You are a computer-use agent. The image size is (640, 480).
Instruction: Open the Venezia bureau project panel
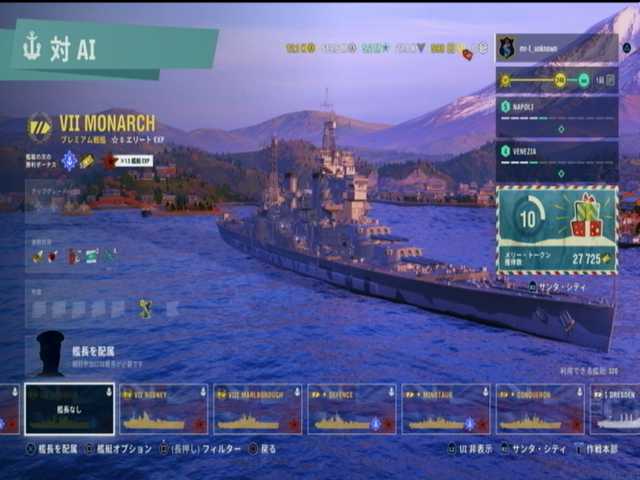[x=557, y=160]
